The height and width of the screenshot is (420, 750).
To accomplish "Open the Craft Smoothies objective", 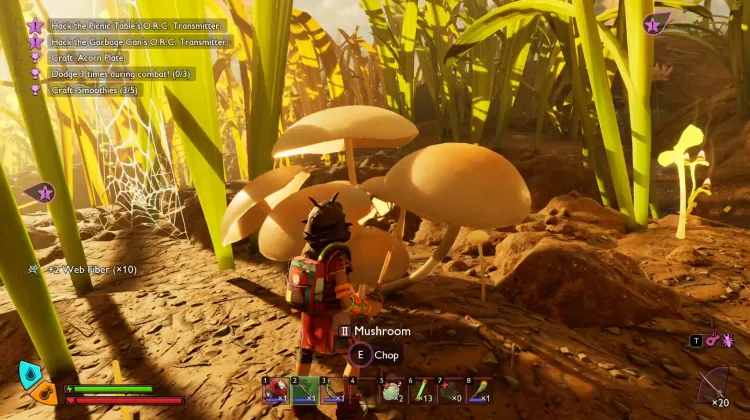I will point(97,90).
